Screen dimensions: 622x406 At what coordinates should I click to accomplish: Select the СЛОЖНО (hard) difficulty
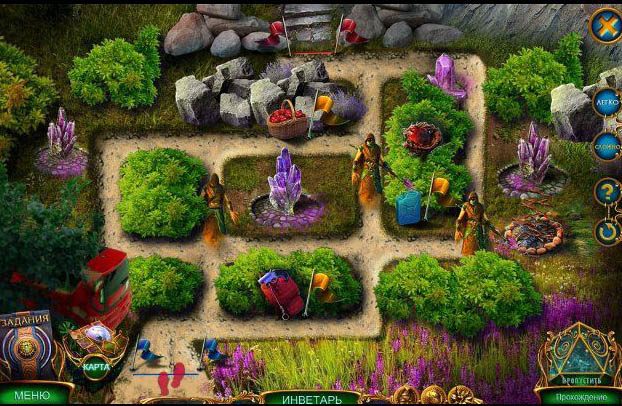point(606,146)
